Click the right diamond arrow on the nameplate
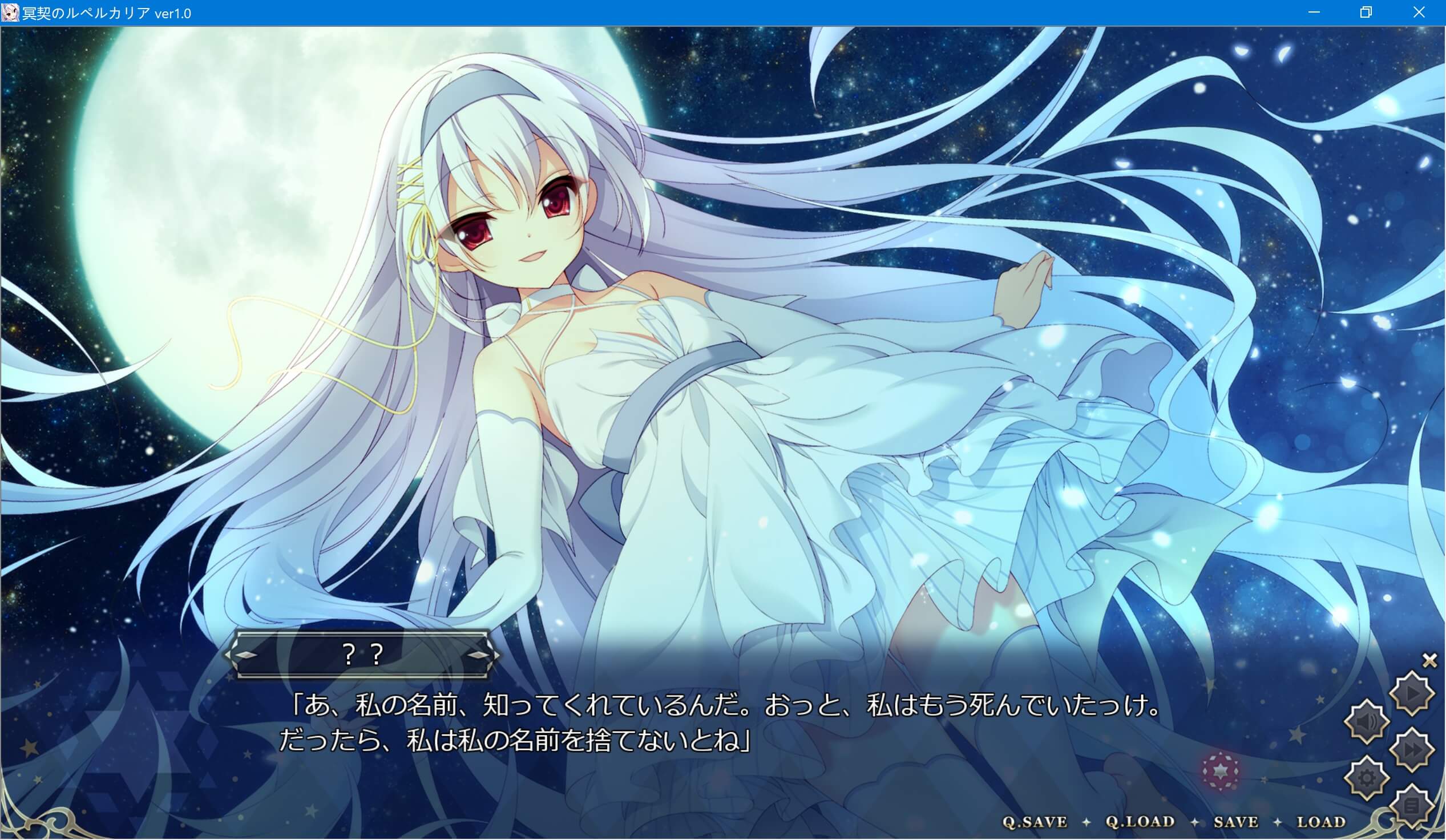 coord(479,655)
